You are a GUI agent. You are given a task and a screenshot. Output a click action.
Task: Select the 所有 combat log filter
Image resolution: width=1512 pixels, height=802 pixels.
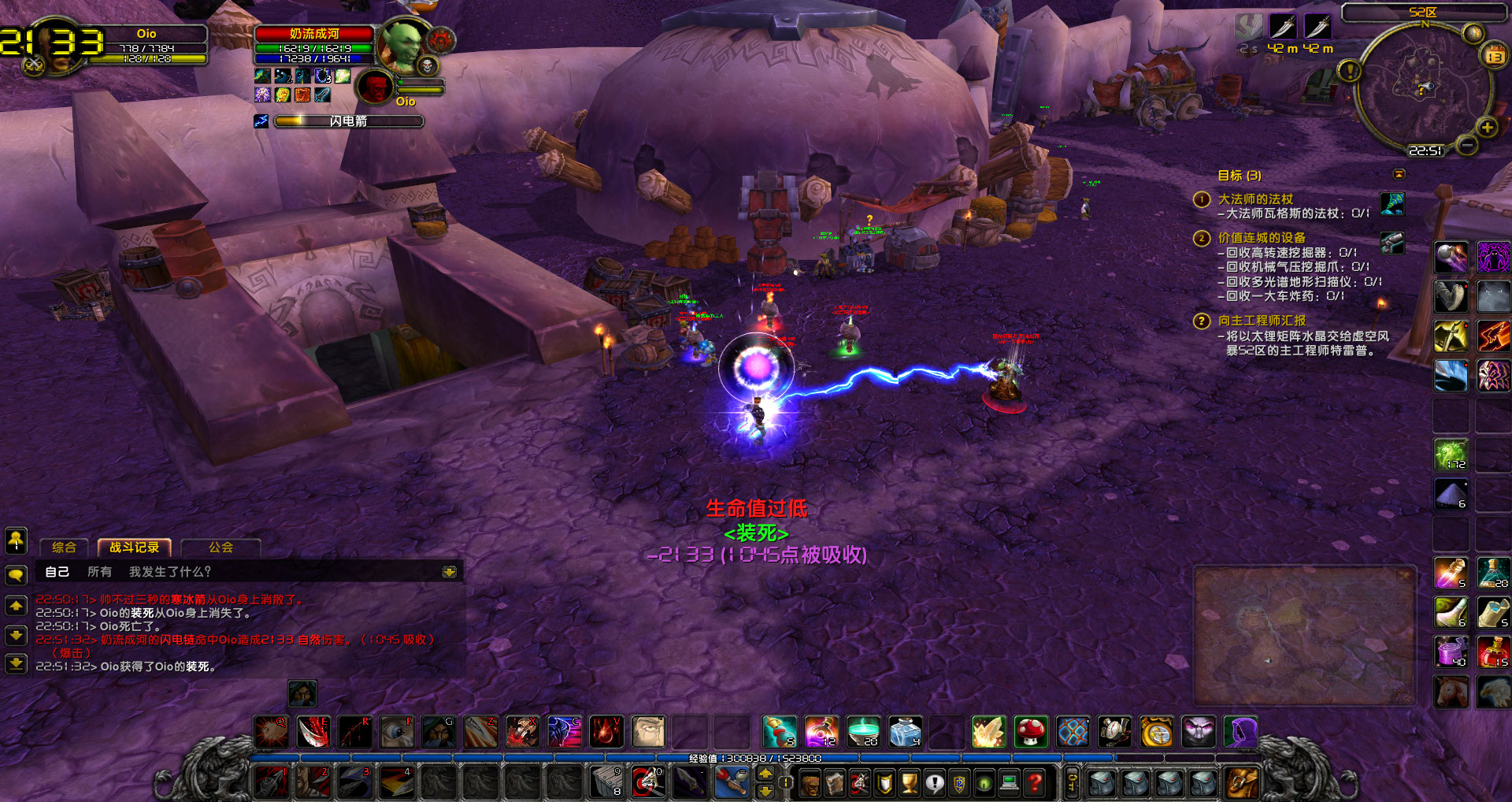[x=99, y=572]
